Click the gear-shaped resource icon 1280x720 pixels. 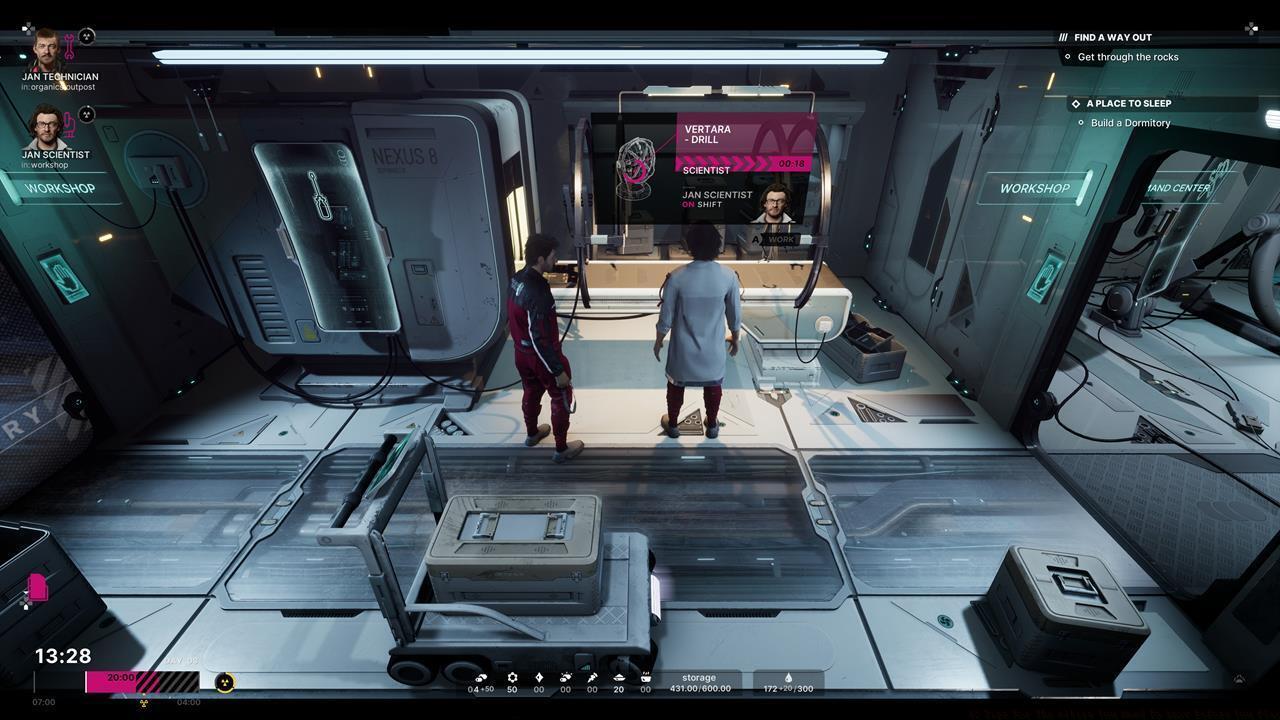coord(512,677)
